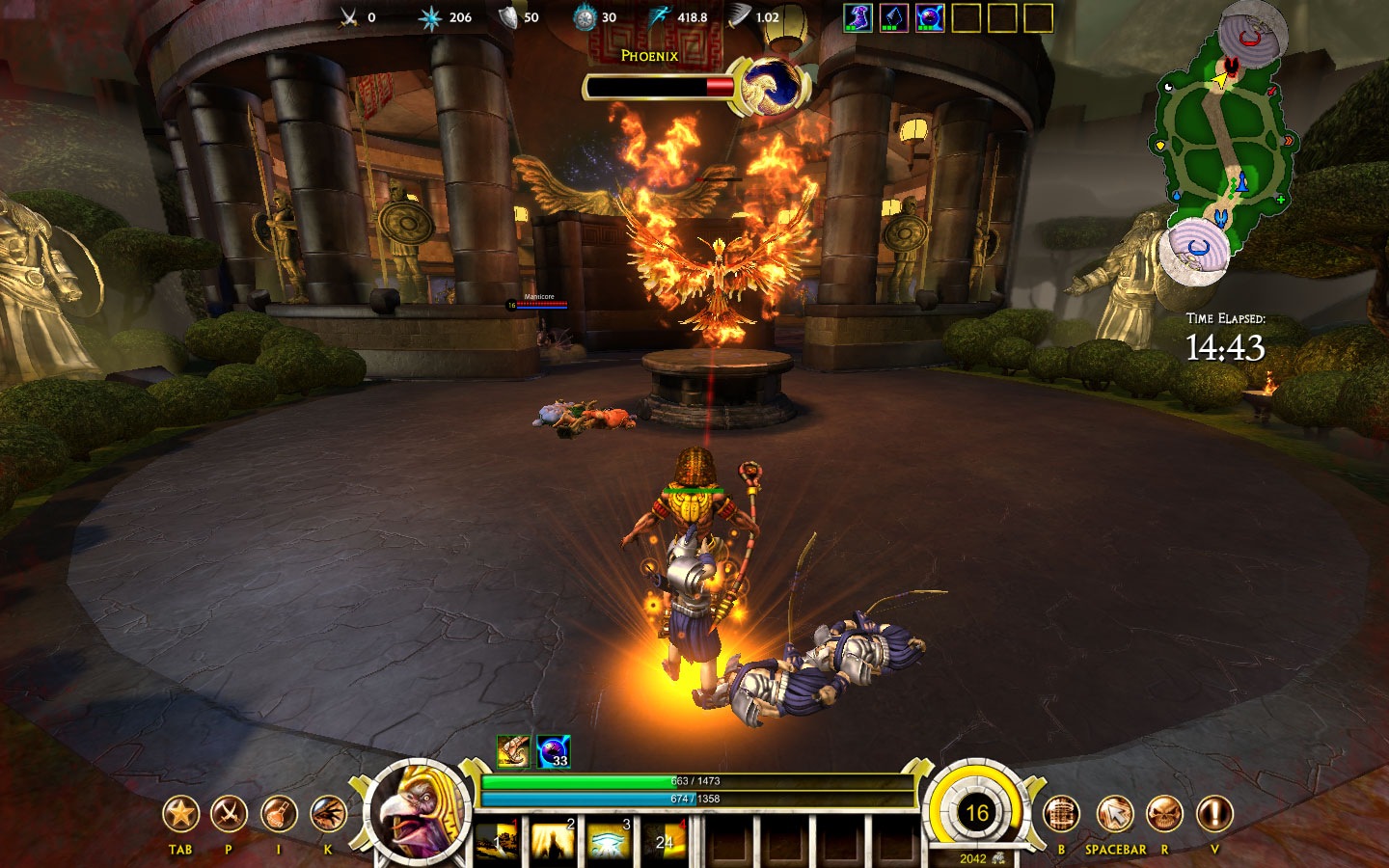Image resolution: width=1389 pixels, height=868 pixels.
Task: Click the Phoenix target portrait
Action: click(770, 87)
